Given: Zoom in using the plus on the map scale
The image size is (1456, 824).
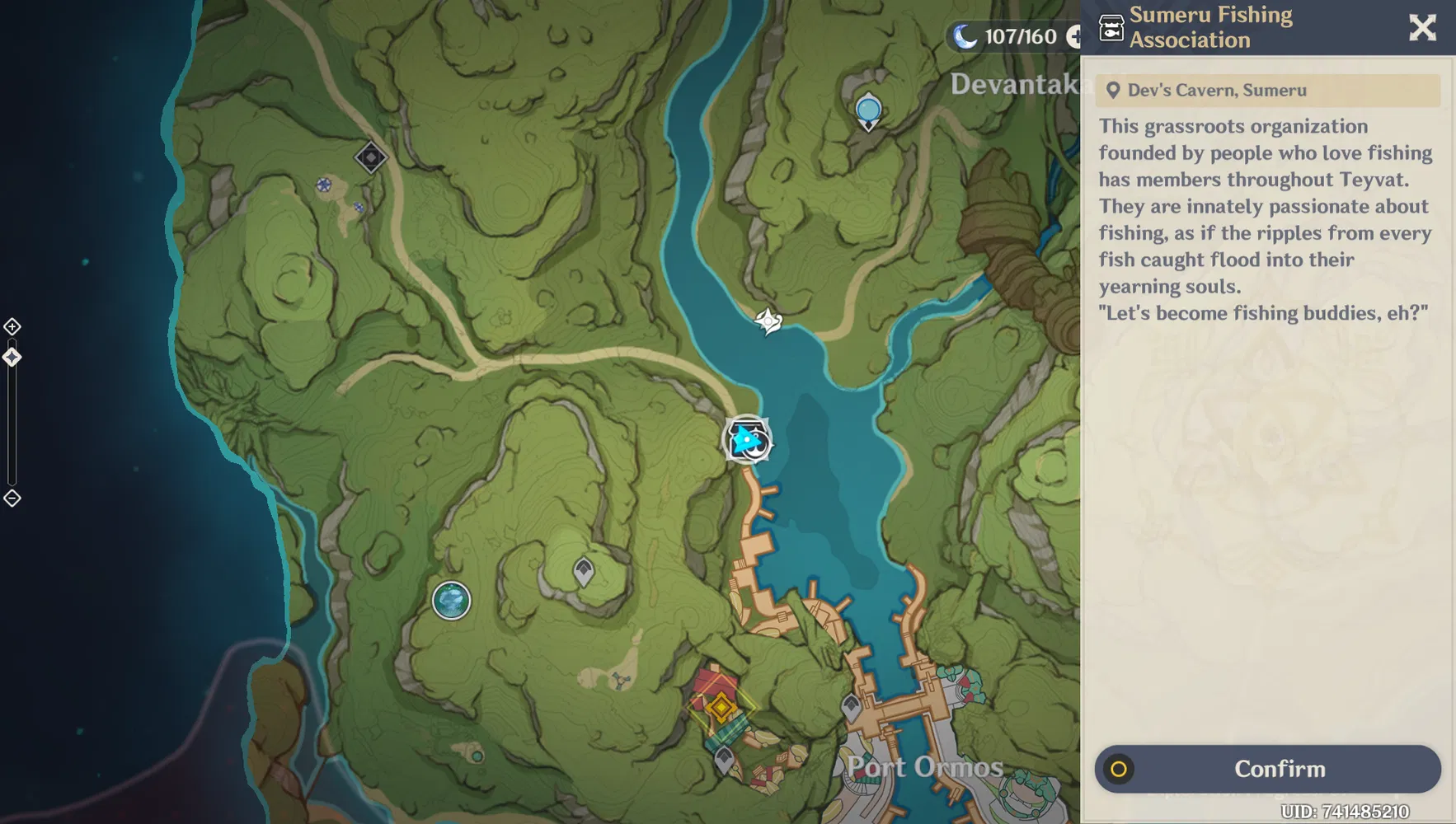Looking at the screenshot, I should click(x=12, y=325).
